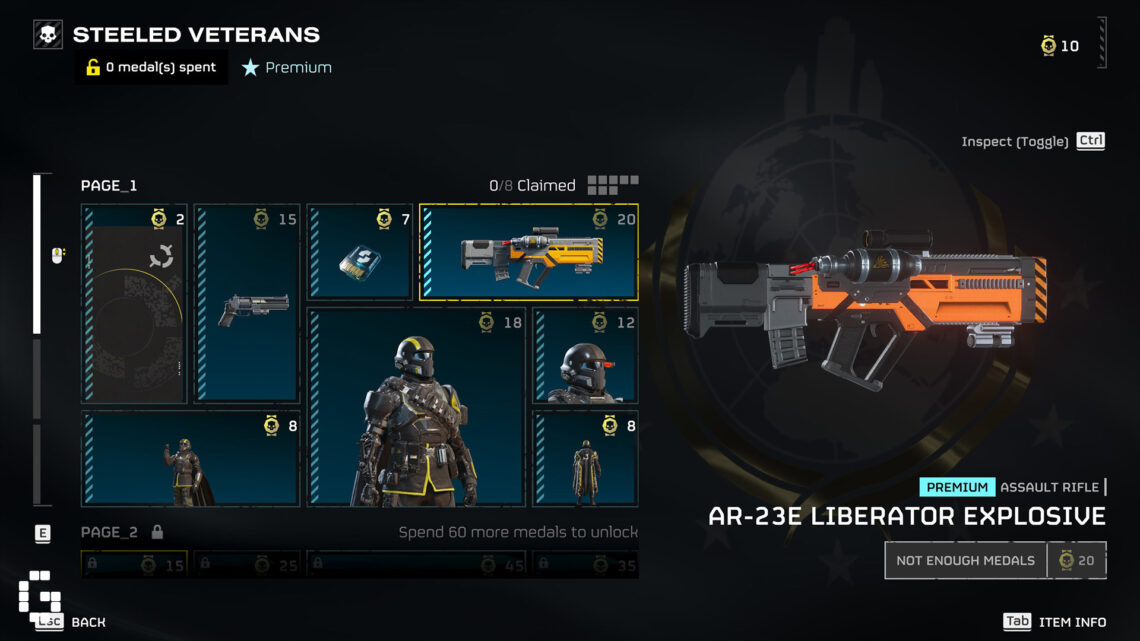Select the 2-medal tile with circular arrows
This screenshot has width=1140, height=641.
[x=134, y=304]
